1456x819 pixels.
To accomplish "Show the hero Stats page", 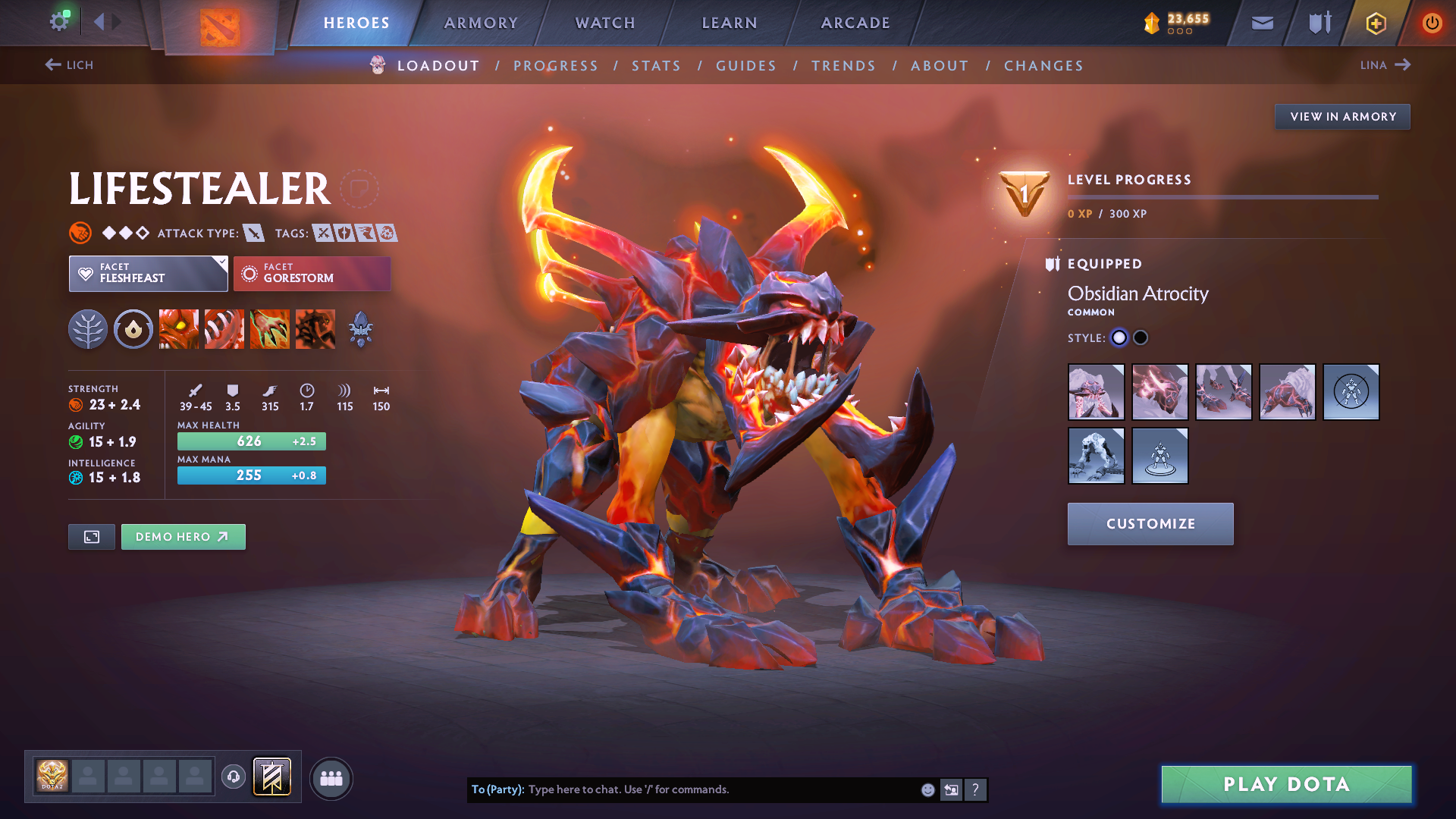I will [x=656, y=66].
